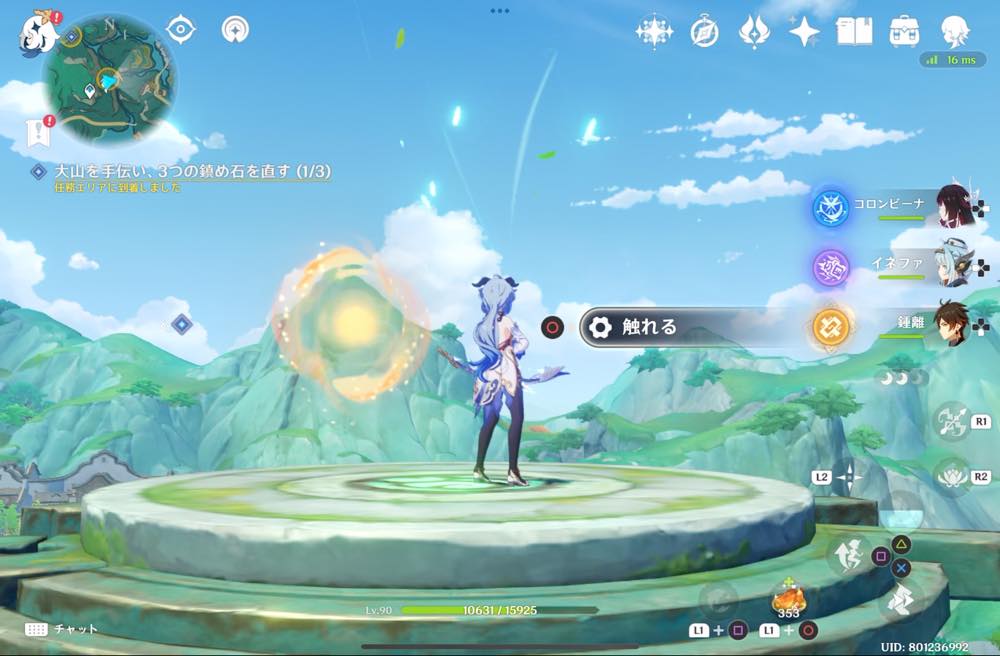Viewport: 1000px width, 656px height.
Task: Activate the lotus elemental skill
Action: [951, 475]
